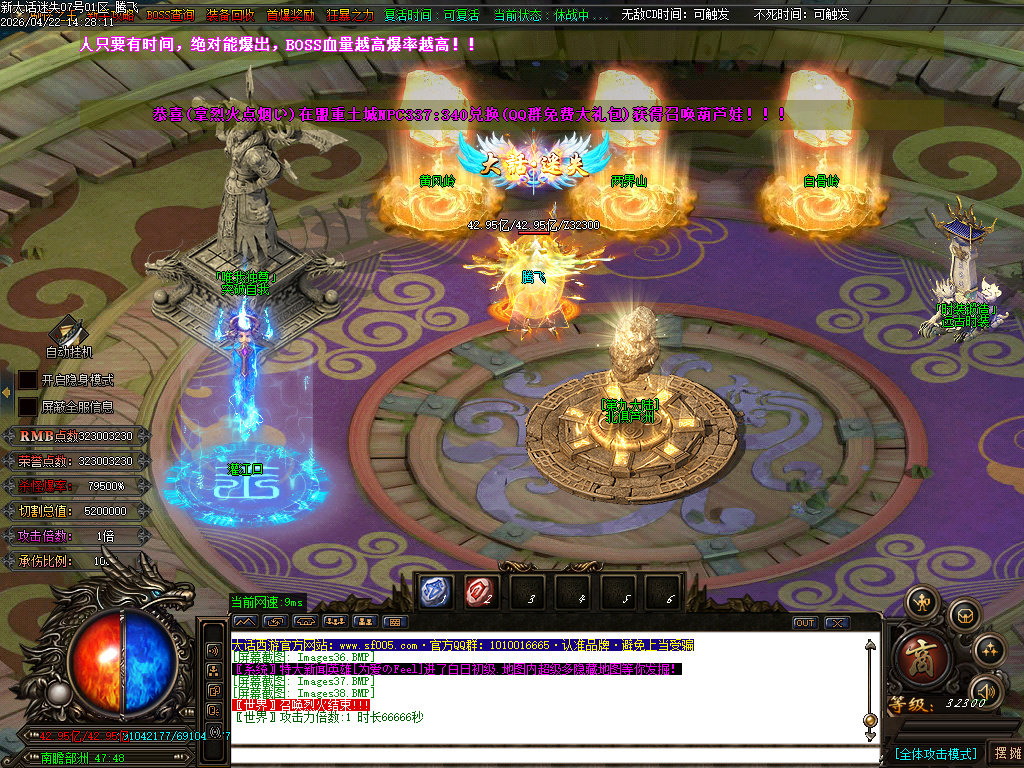The height and width of the screenshot is (768, 1024).
Task: Toggle the 屏蔽全服信息 checkbox
Action: [x=27, y=407]
